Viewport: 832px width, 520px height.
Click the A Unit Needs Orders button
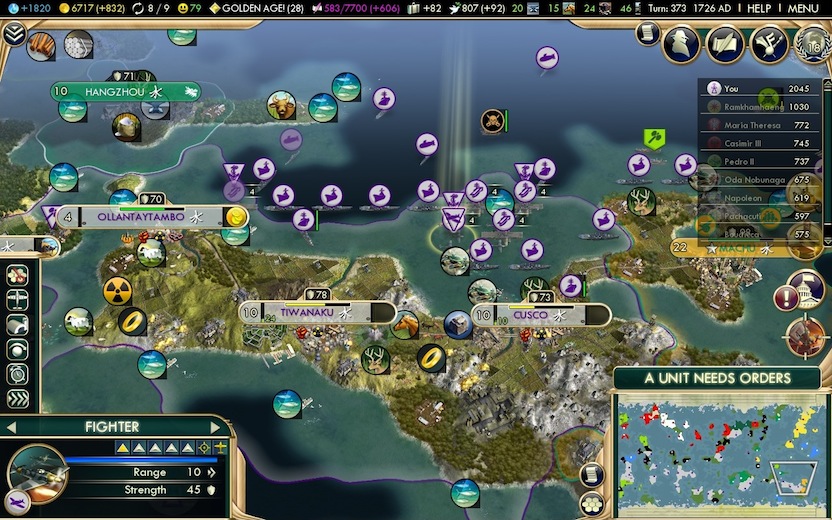pyautogui.click(x=717, y=378)
